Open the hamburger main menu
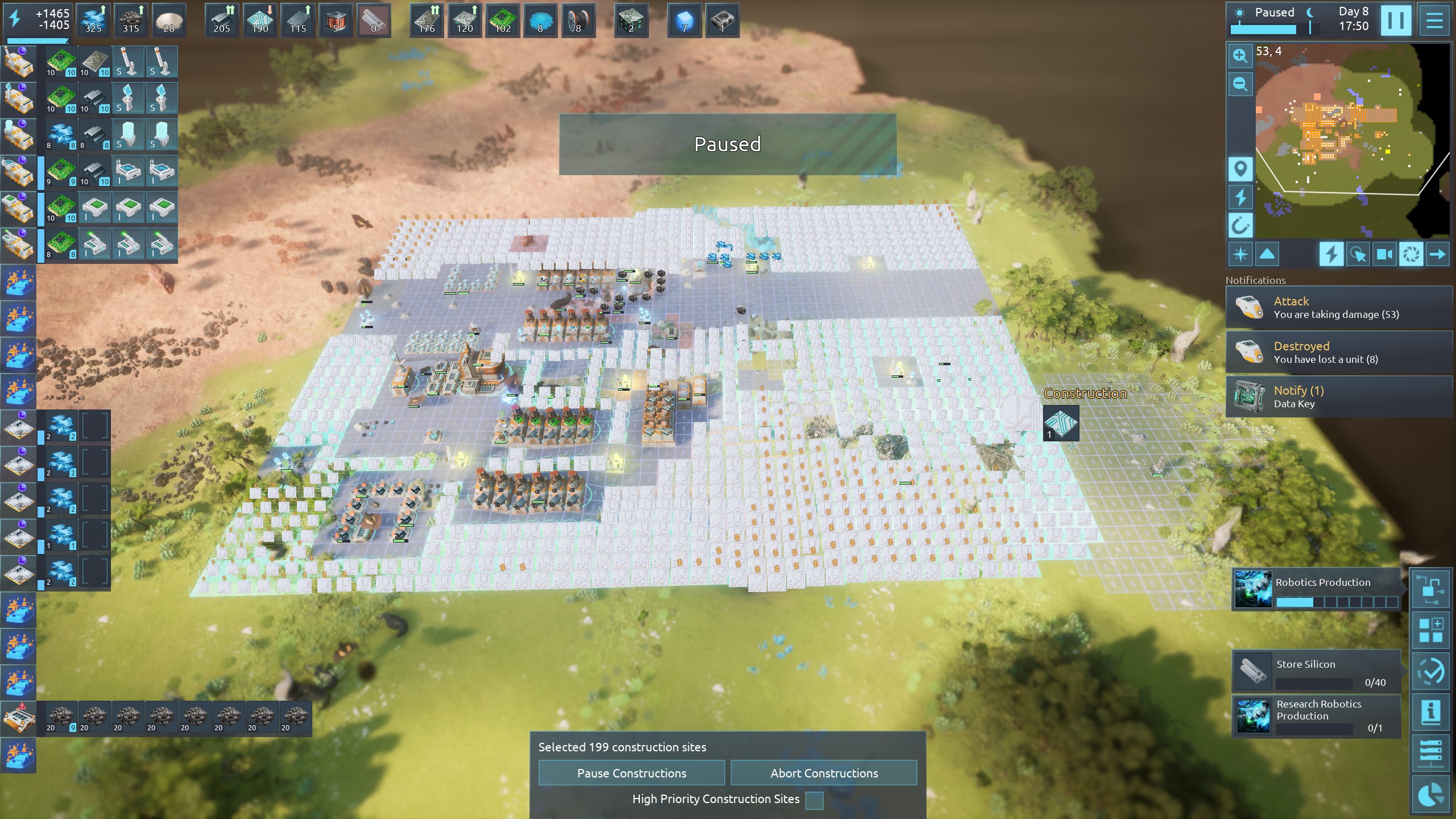The height and width of the screenshot is (819, 1456). 1434,20
